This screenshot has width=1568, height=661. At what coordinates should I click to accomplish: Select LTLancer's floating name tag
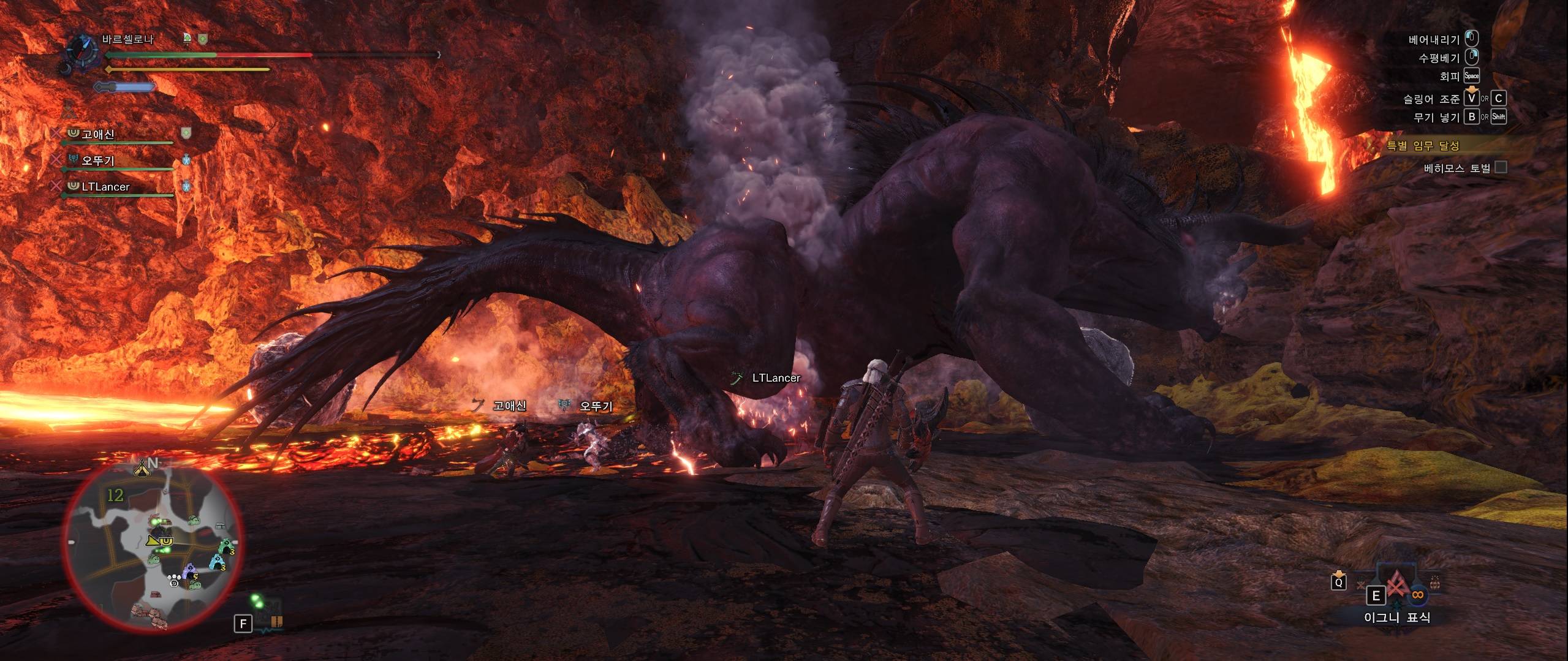click(776, 378)
